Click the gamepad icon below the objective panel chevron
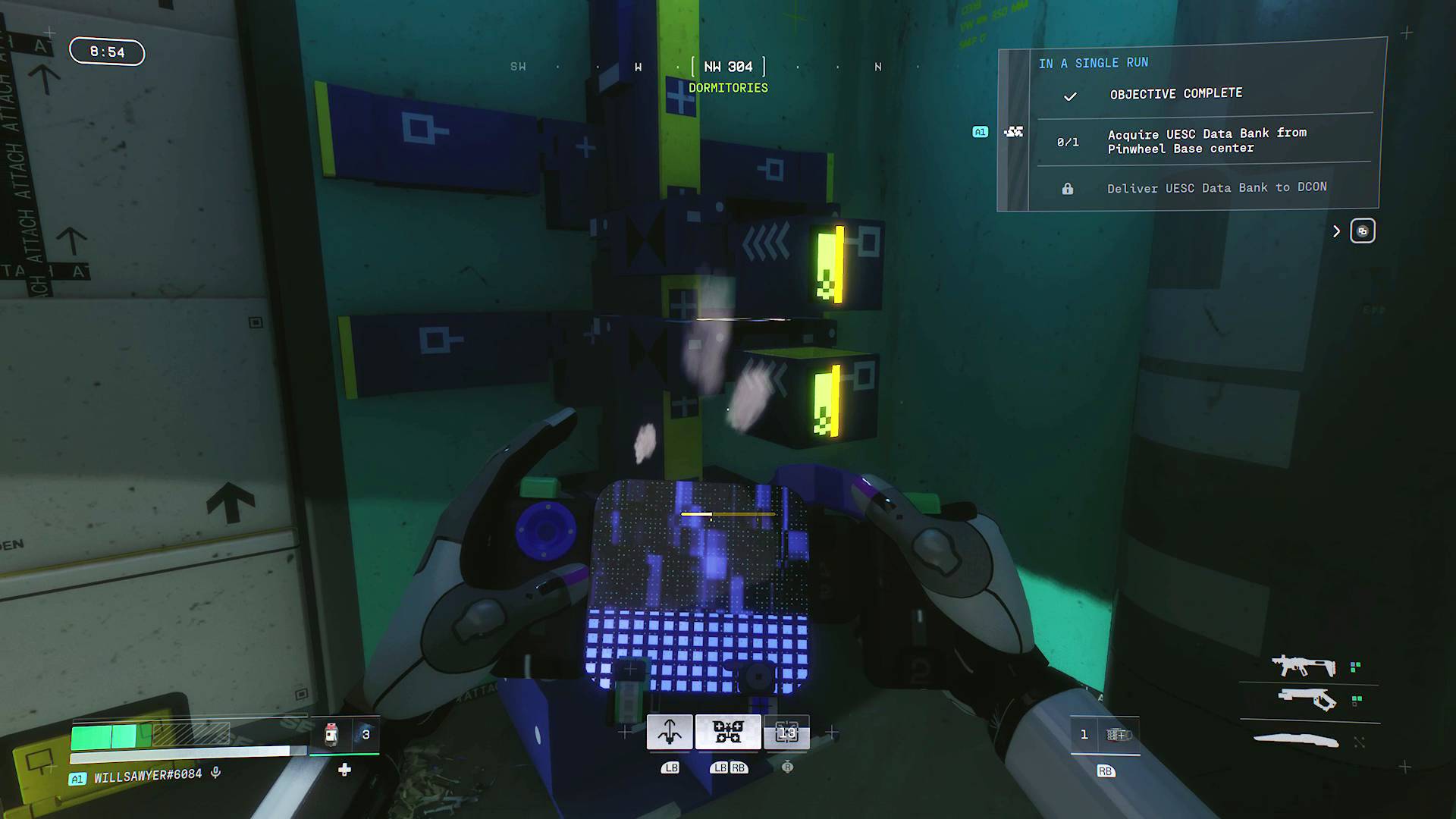Viewport: 1456px width, 819px height. point(1363,231)
